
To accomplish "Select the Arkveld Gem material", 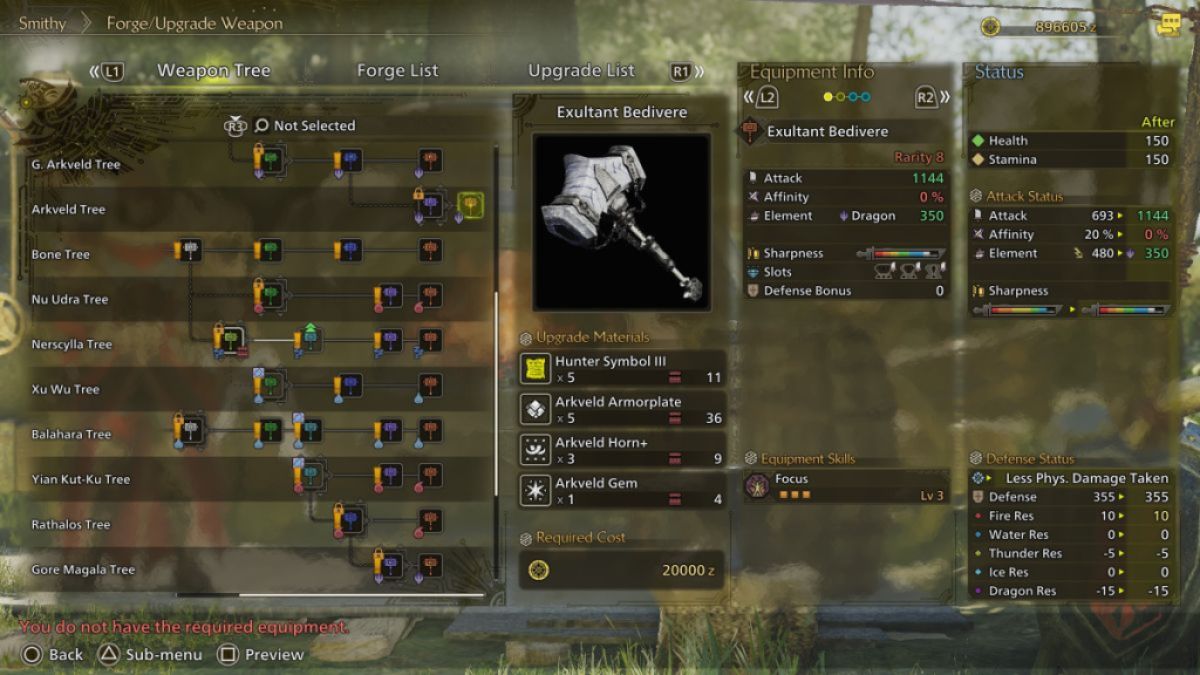I will (622, 490).
